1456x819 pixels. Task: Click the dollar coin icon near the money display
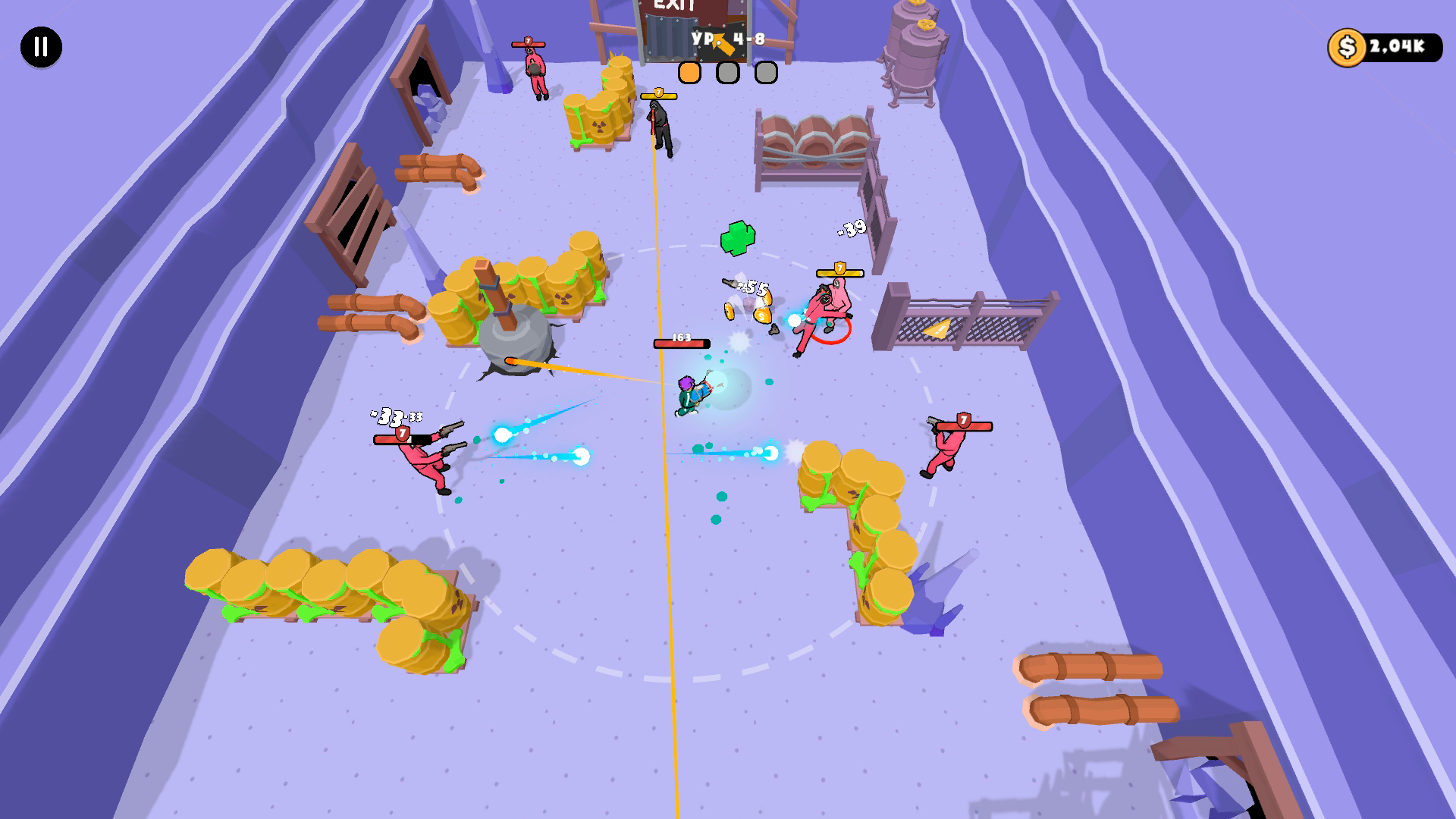point(1348,49)
